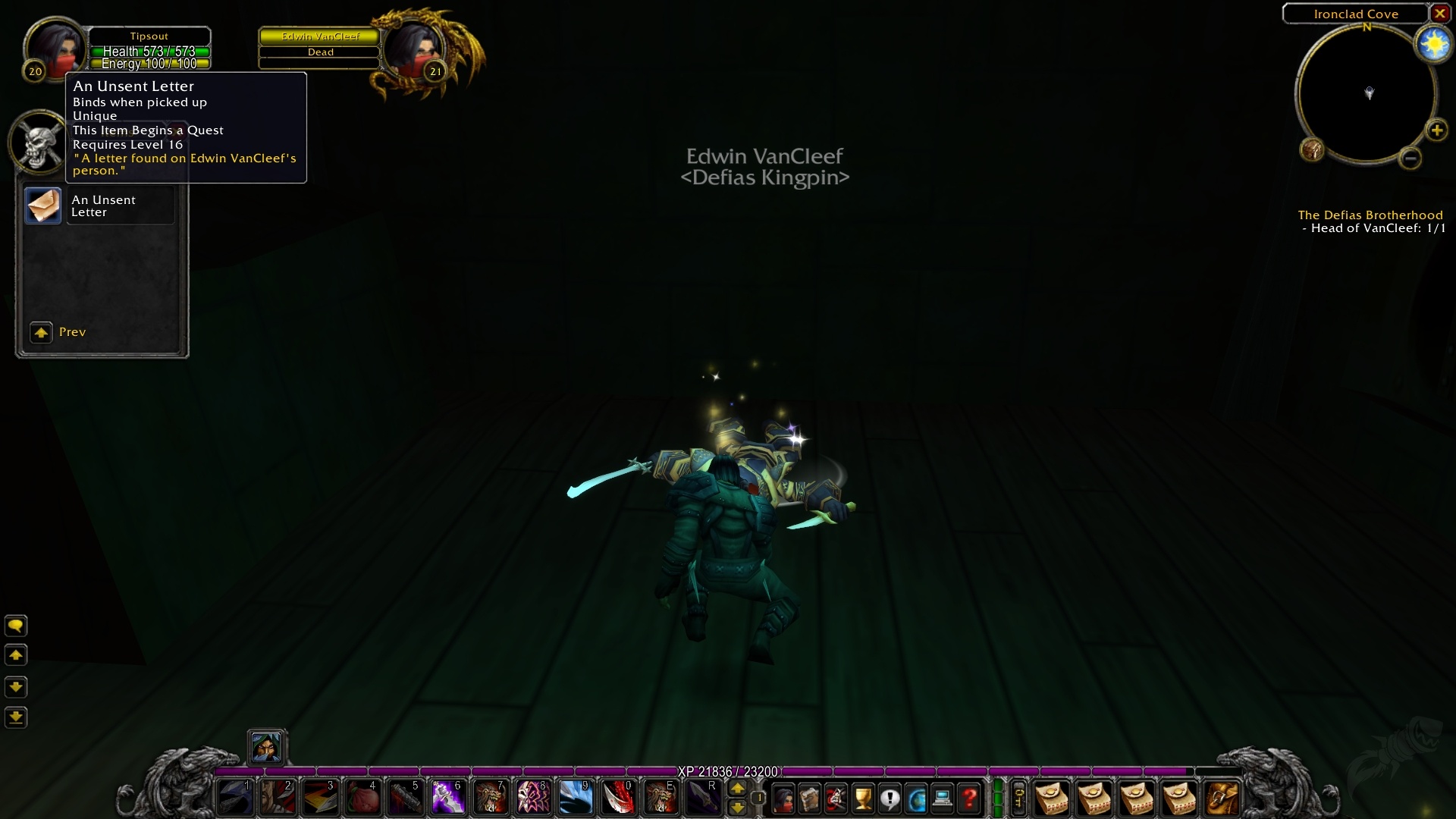1456x819 pixels.
Task: Open the leftmost paper doll character icon
Action: click(783, 799)
